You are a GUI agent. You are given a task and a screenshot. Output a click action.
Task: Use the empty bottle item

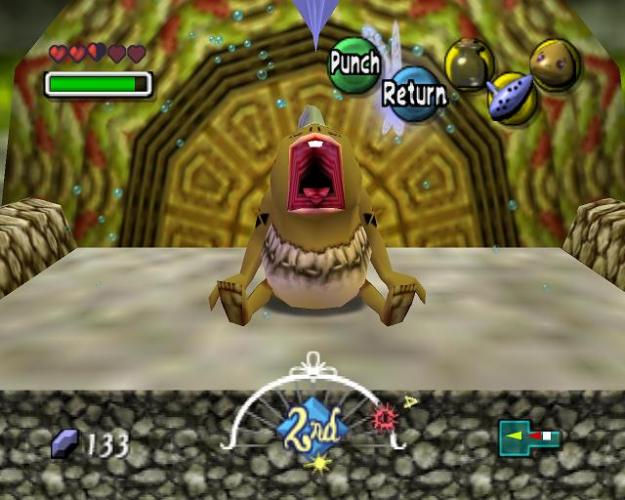[x=468, y=63]
